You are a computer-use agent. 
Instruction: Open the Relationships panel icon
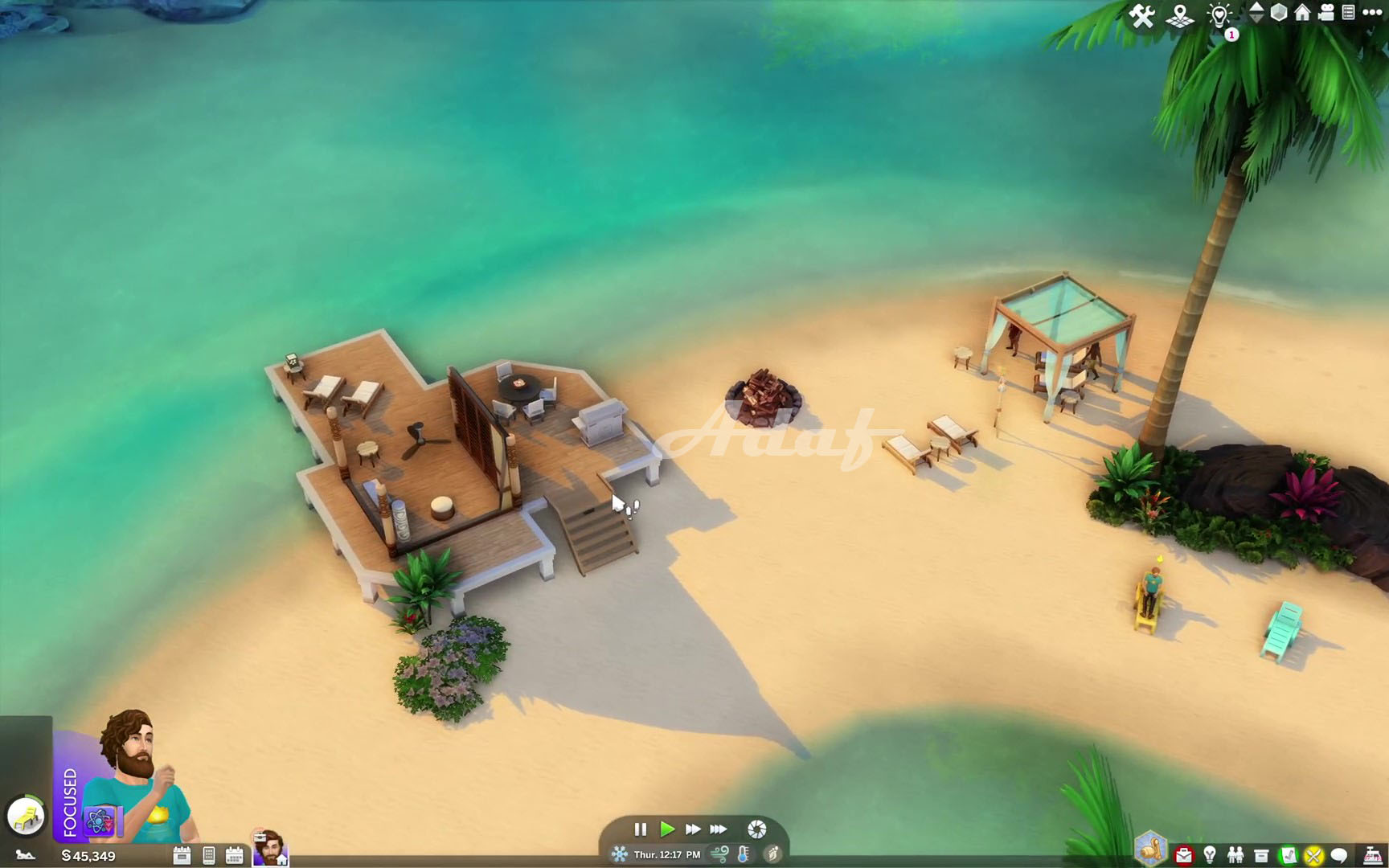click(1237, 854)
